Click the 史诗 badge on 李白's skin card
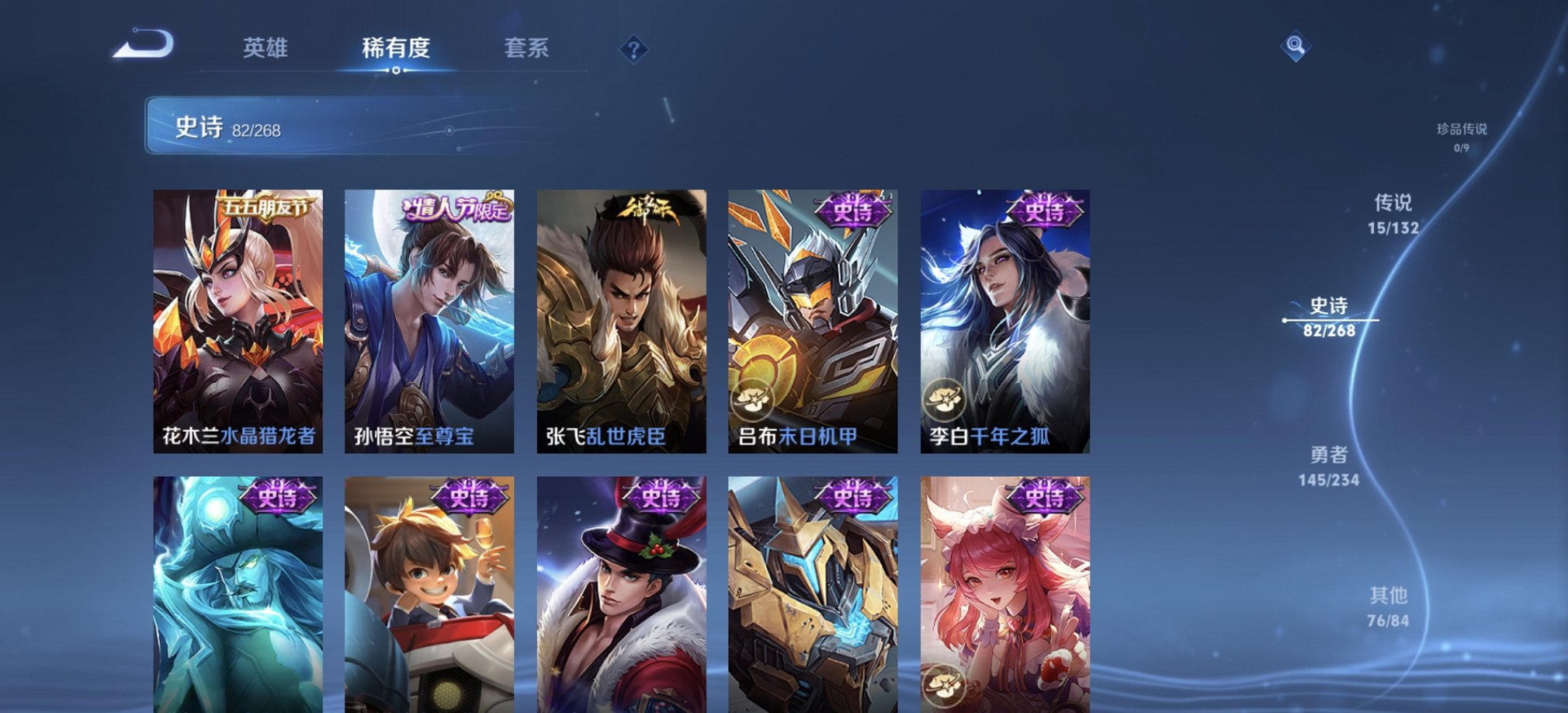This screenshot has width=1568, height=713. coord(1044,209)
